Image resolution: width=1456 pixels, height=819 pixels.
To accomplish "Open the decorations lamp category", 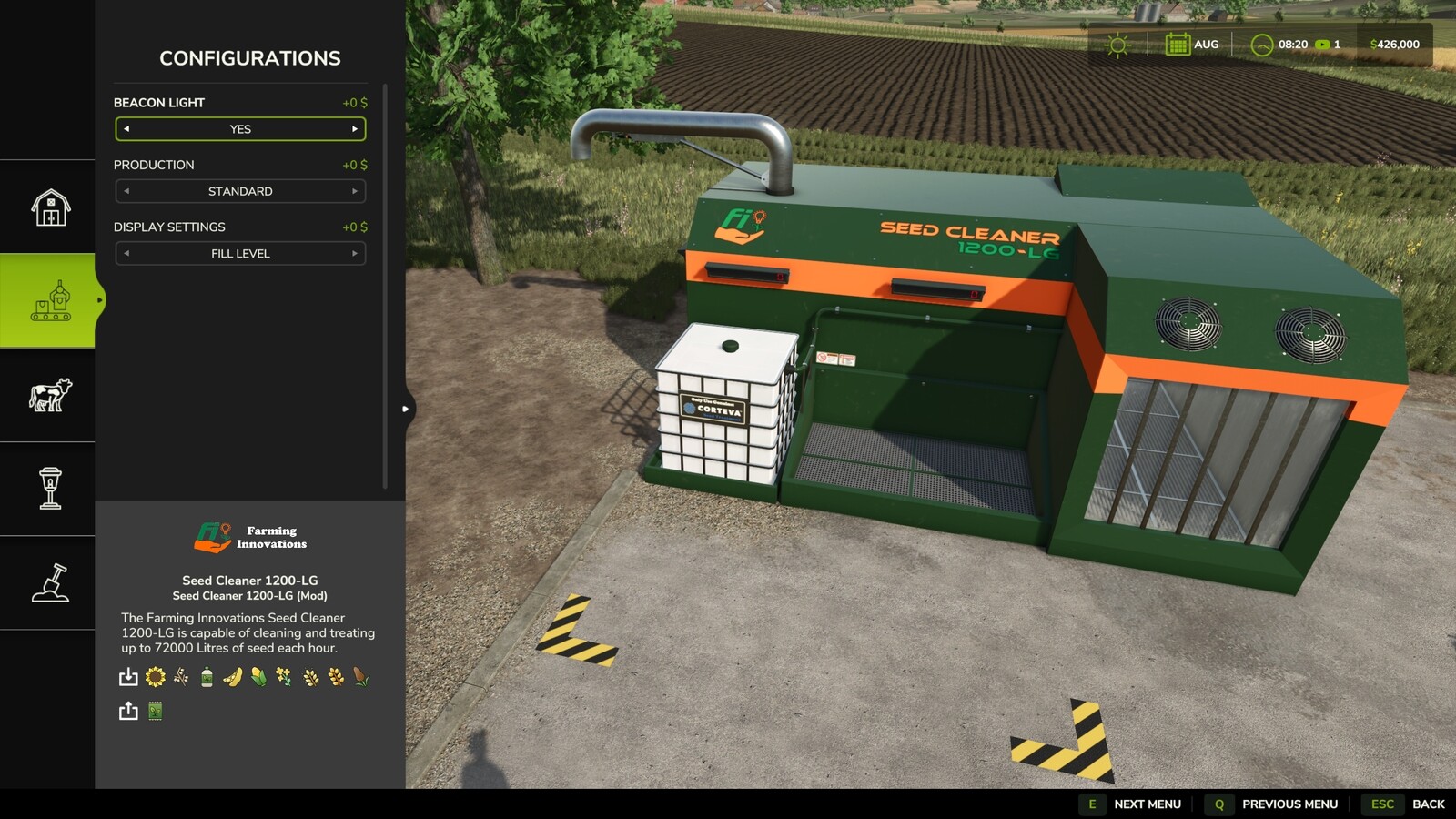I will click(x=48, y=489).
